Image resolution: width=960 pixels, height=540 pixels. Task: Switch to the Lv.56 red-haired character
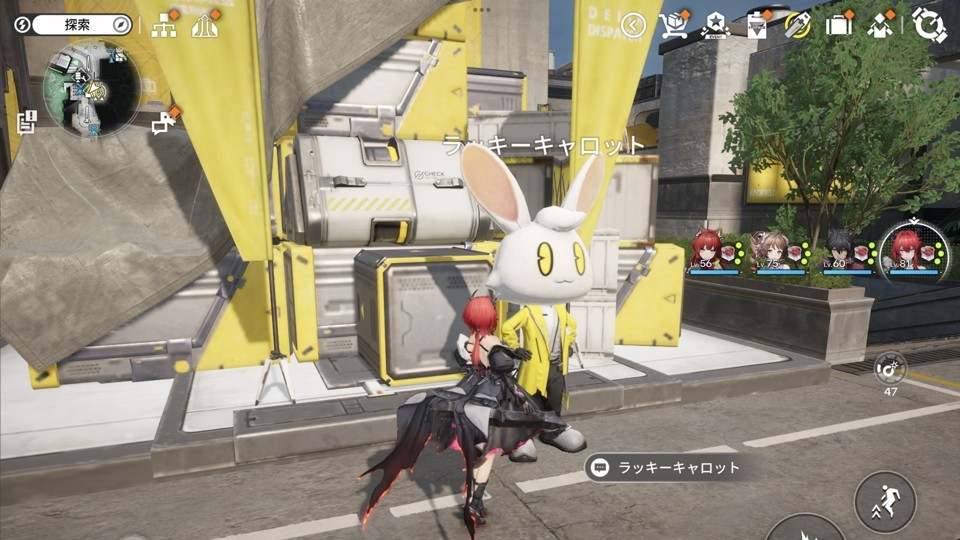point(714,252)
